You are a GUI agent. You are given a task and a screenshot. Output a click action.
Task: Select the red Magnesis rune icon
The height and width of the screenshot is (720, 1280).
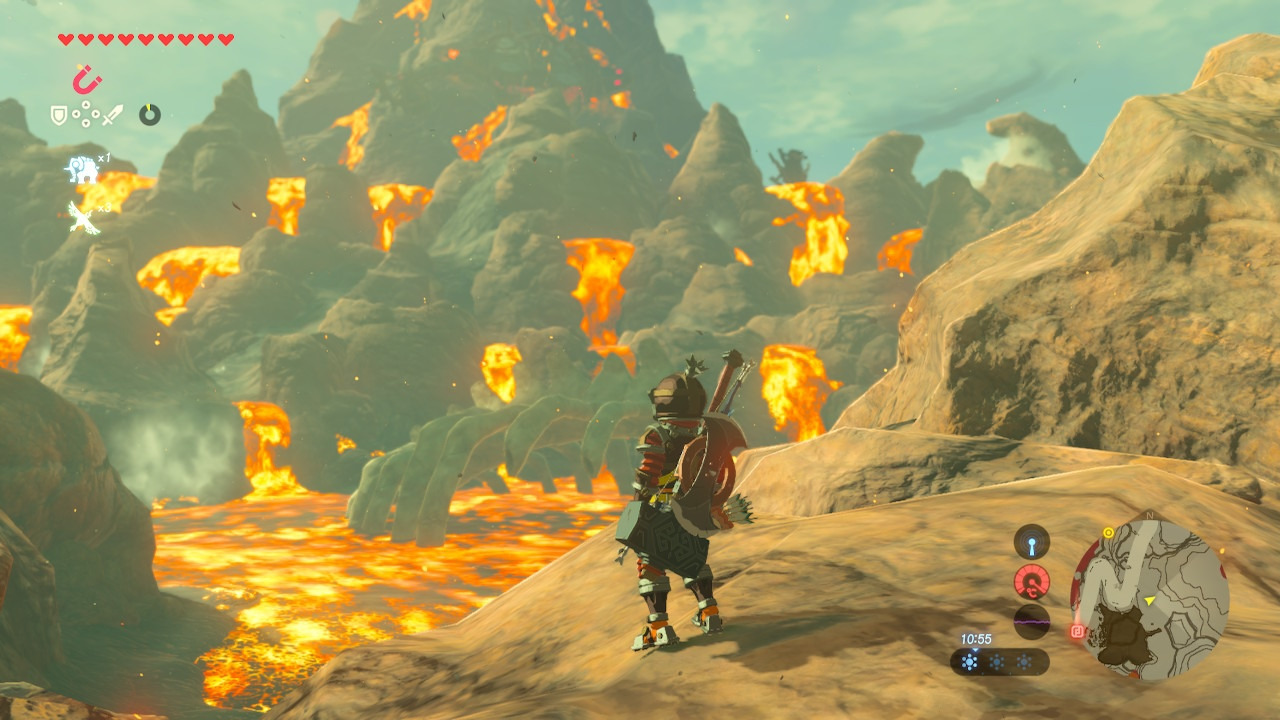[x=87, y=78]
